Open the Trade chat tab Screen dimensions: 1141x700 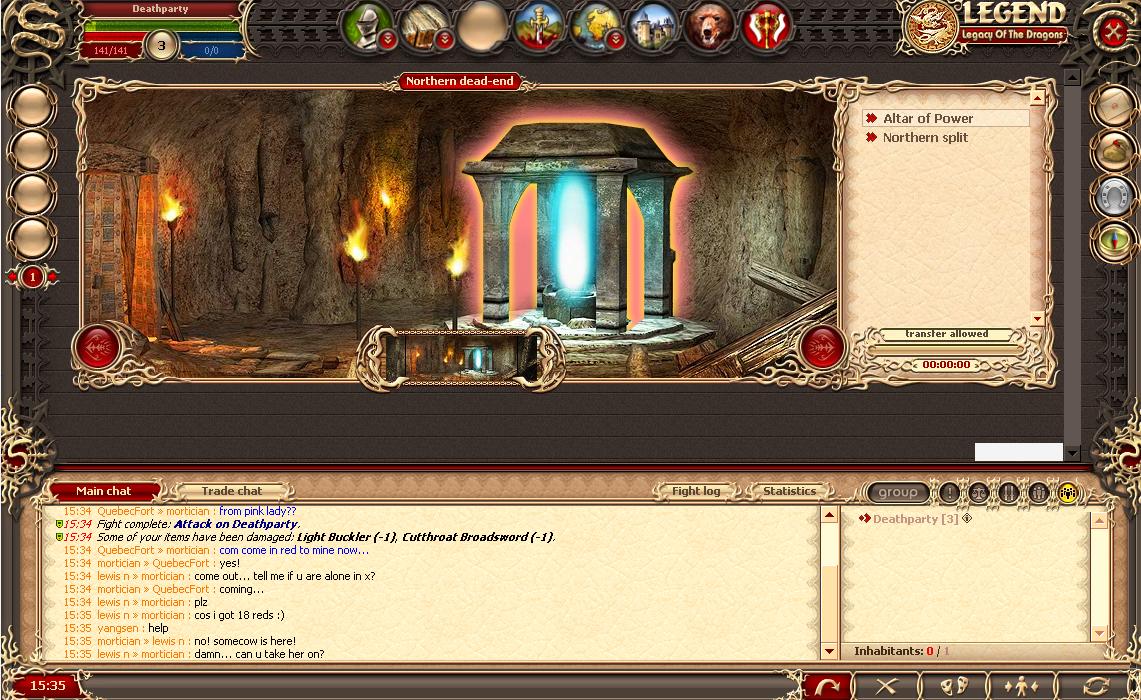(232, 491)
